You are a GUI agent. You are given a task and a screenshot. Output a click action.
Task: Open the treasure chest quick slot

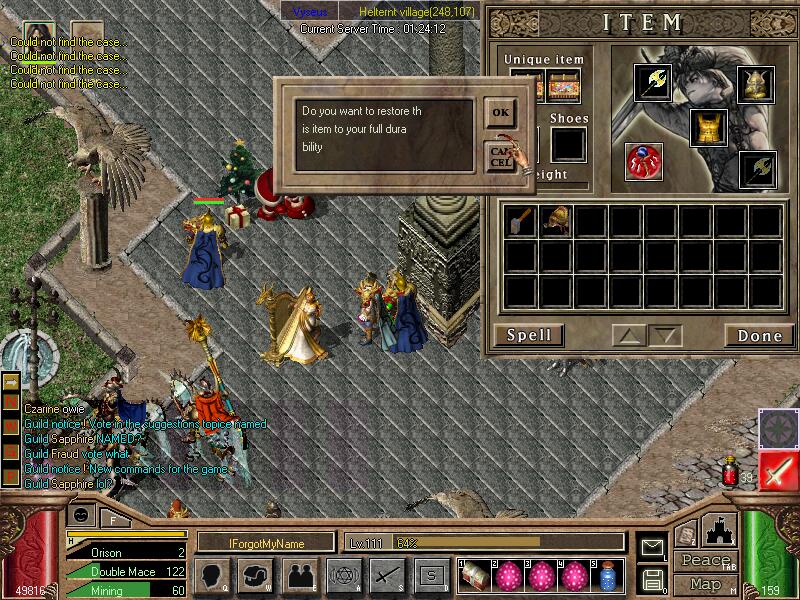click(476, 575)
